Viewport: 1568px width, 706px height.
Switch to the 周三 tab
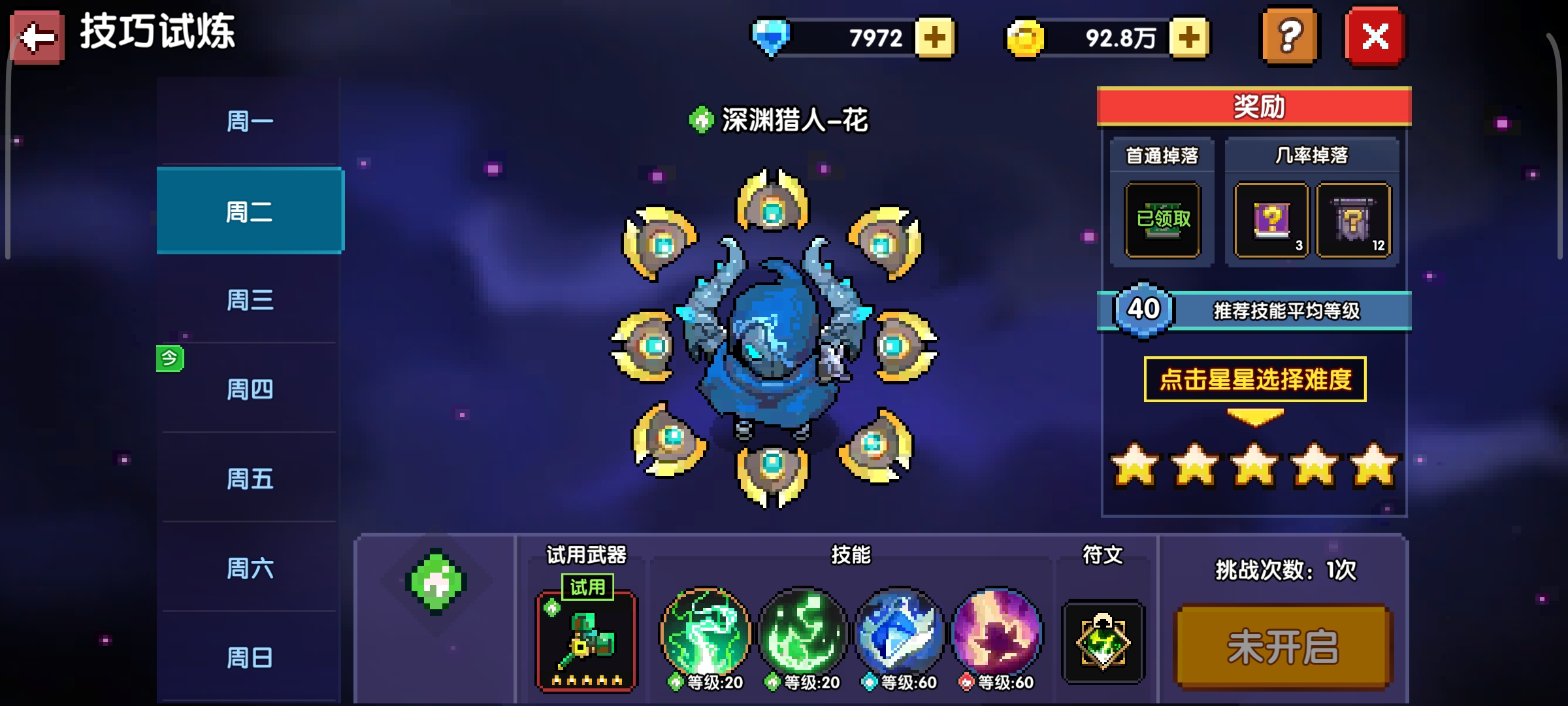250,301
